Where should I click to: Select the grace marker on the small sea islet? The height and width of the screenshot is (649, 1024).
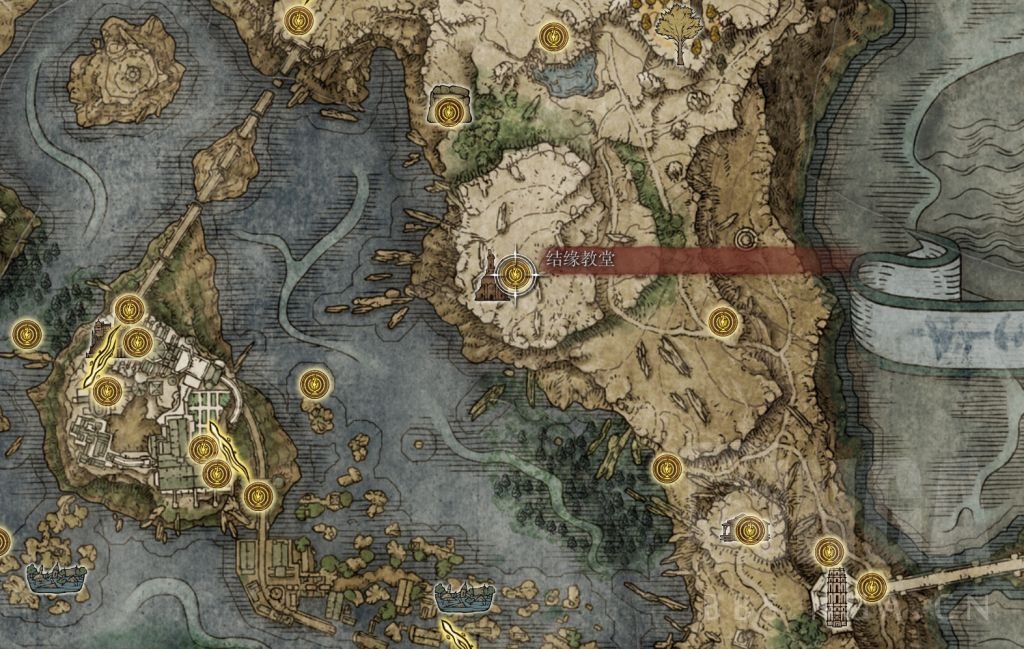click(315, 383)
